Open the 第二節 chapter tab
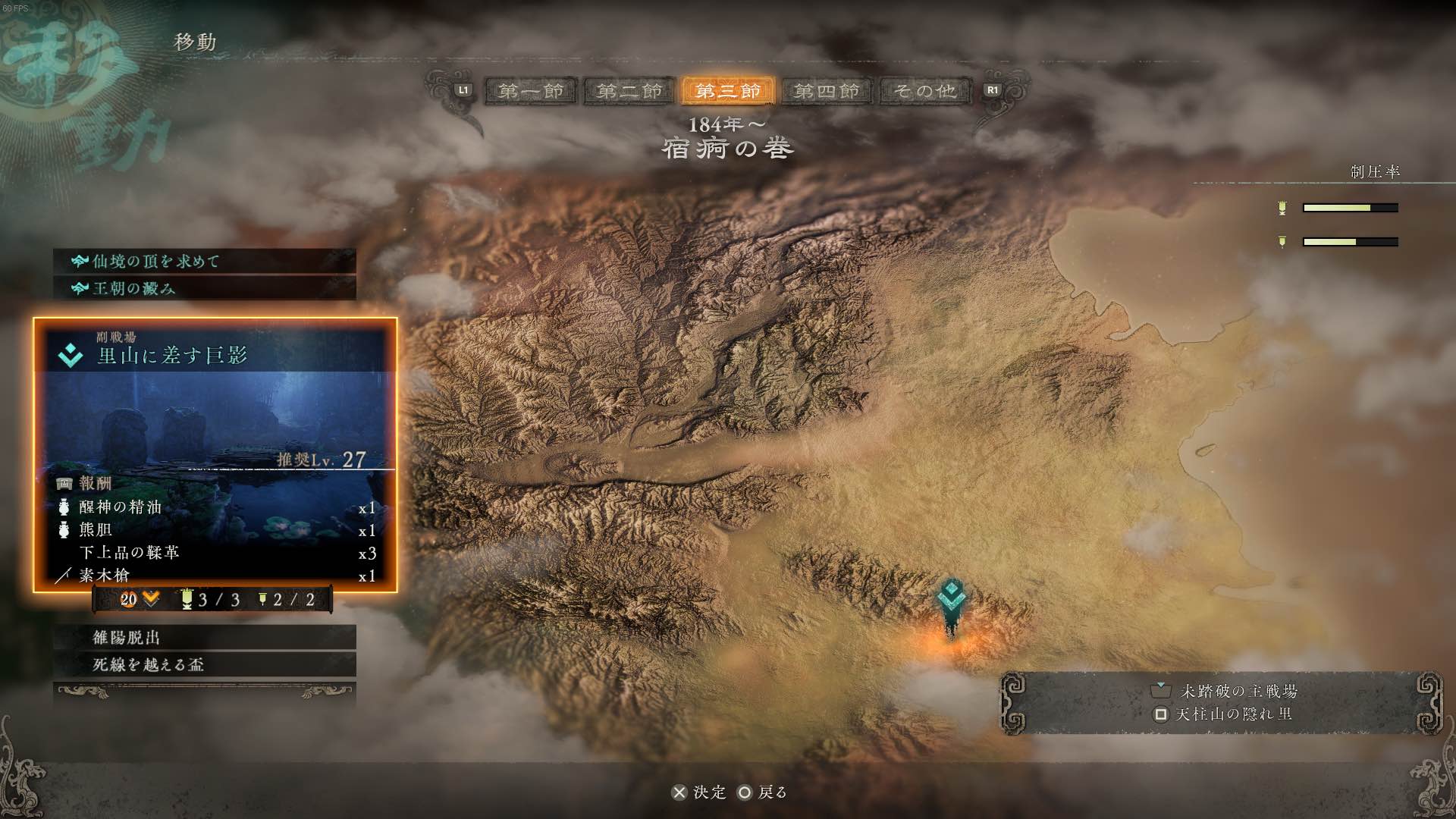The width and height of the screenshot is (1456, 819). 629,91
